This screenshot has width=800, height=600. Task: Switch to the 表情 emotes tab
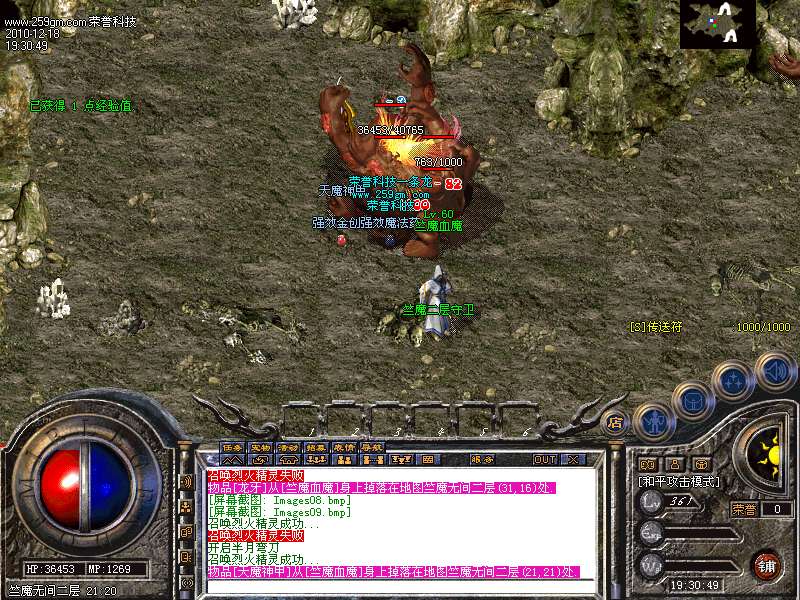click(x=345, y=447)
